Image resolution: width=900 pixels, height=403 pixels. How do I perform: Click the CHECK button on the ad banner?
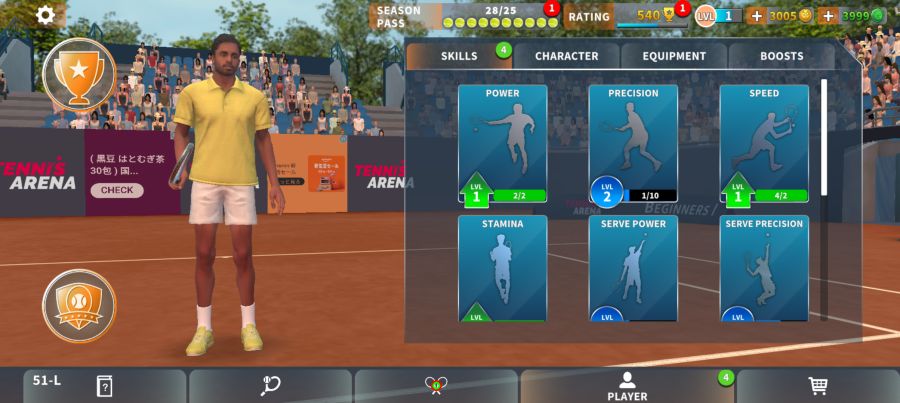point(116,190)
